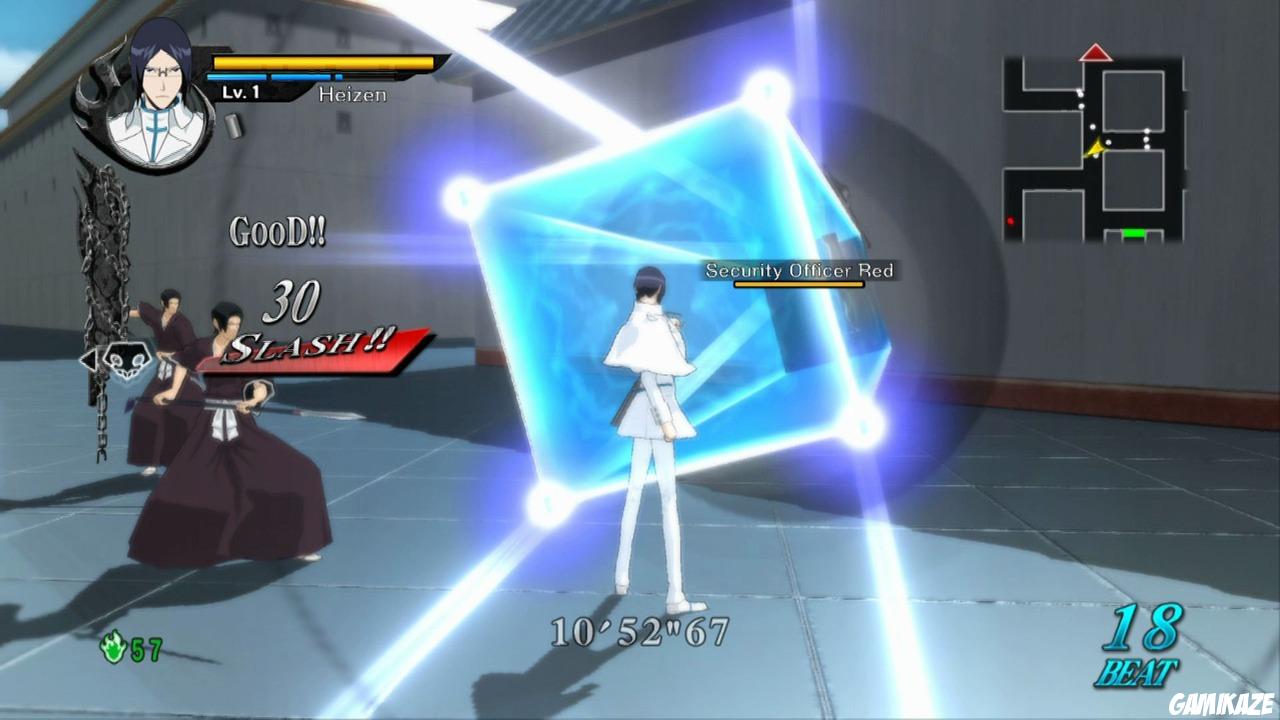The image size is (1280, 720).
Task: Select the yellow arrow marker on the minimap
Action: [1096, 147]
